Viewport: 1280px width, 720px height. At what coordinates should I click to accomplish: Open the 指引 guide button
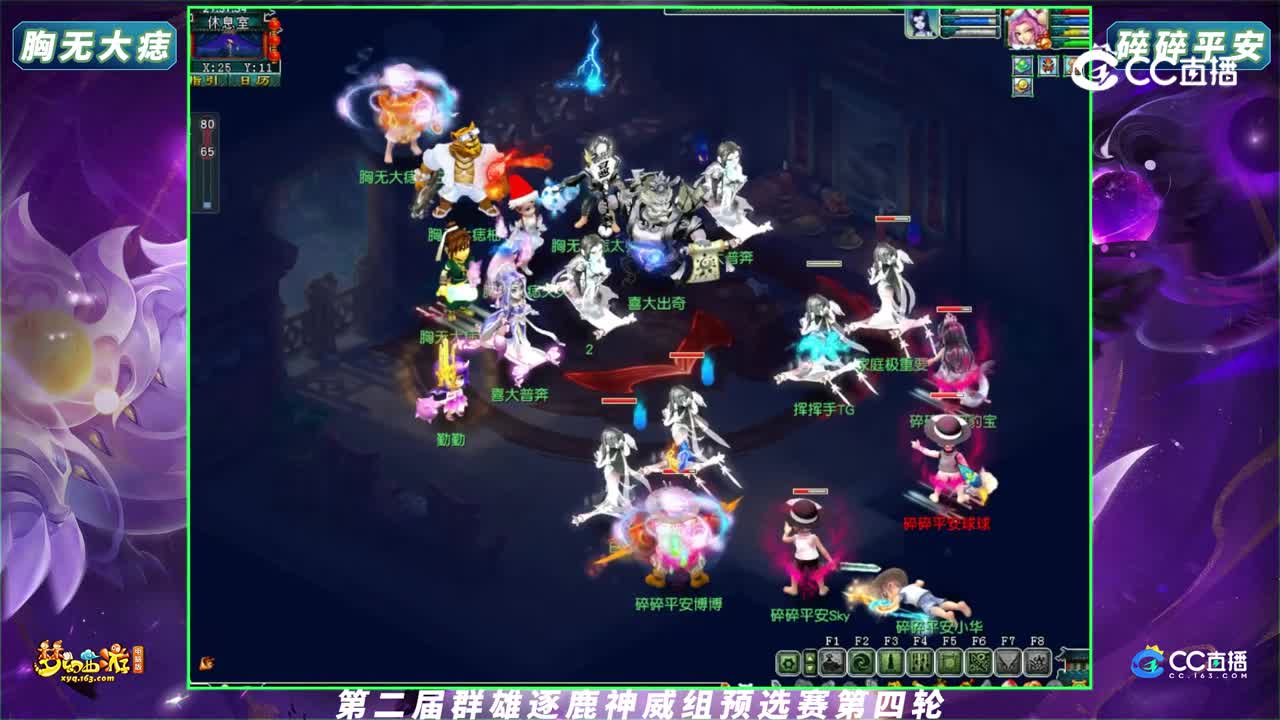tap(205, 79)
